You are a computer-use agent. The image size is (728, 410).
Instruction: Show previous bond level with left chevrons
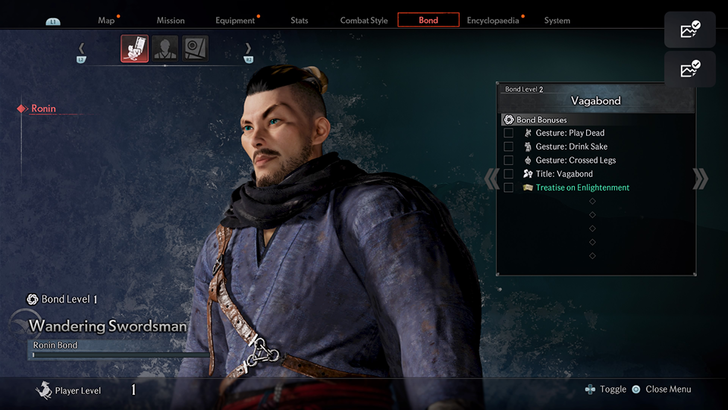(491, 178)
